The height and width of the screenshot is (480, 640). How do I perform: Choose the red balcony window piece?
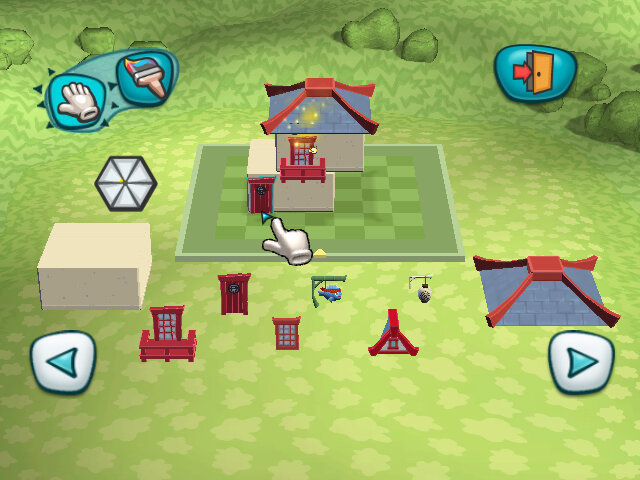coord(168,333)
